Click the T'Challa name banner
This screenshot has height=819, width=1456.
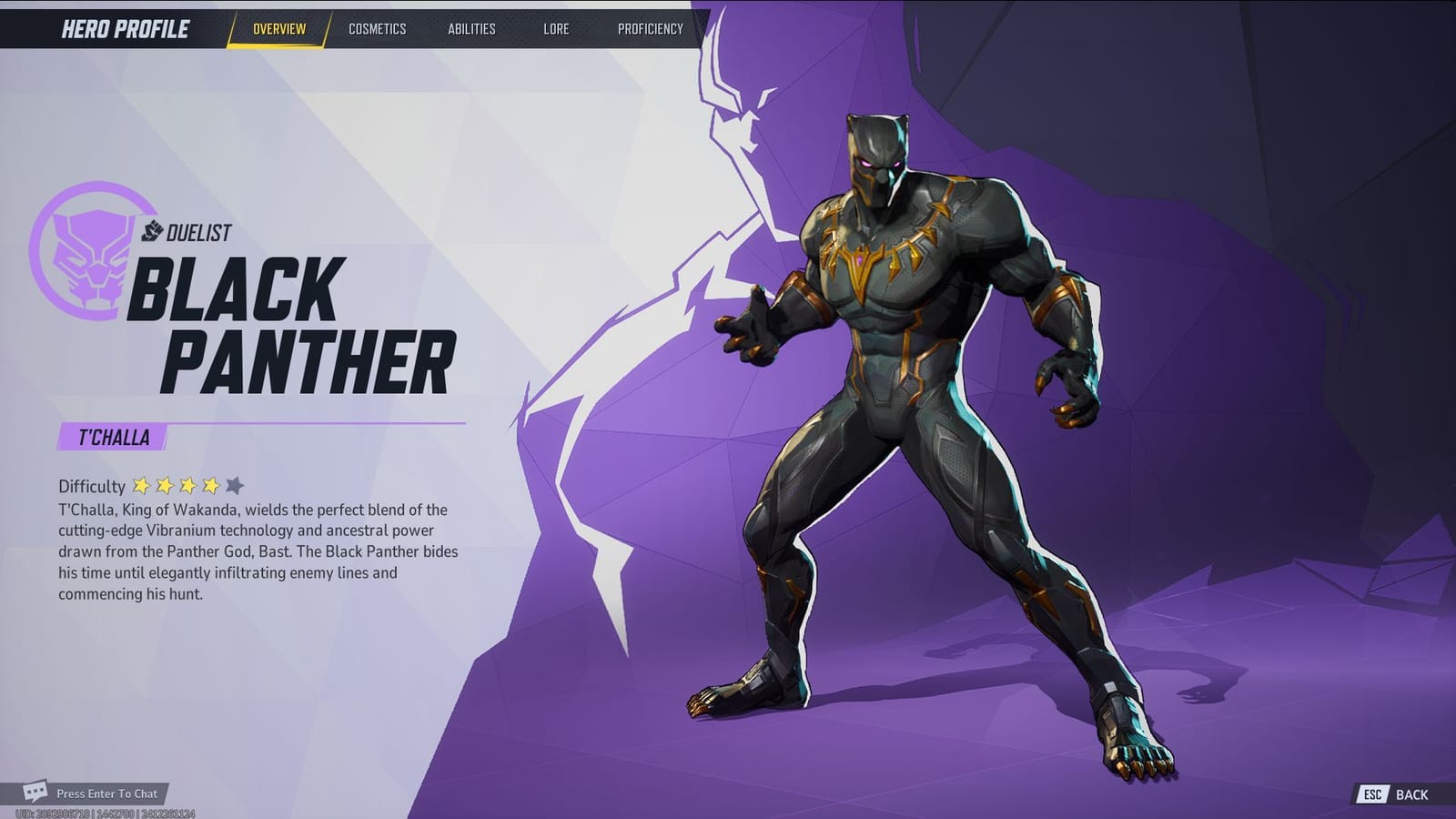point(114,437)
